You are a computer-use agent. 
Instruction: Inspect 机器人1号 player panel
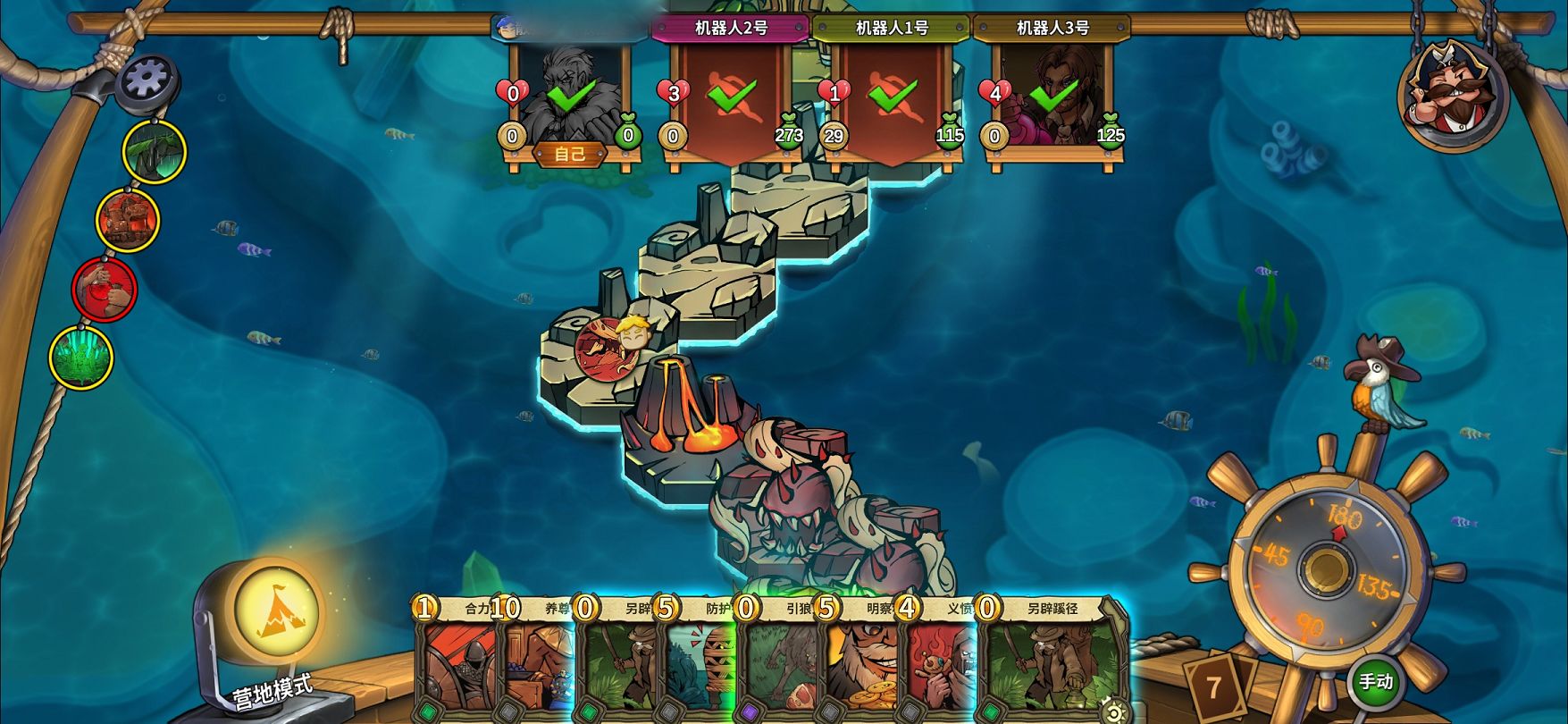pos(892,98)
